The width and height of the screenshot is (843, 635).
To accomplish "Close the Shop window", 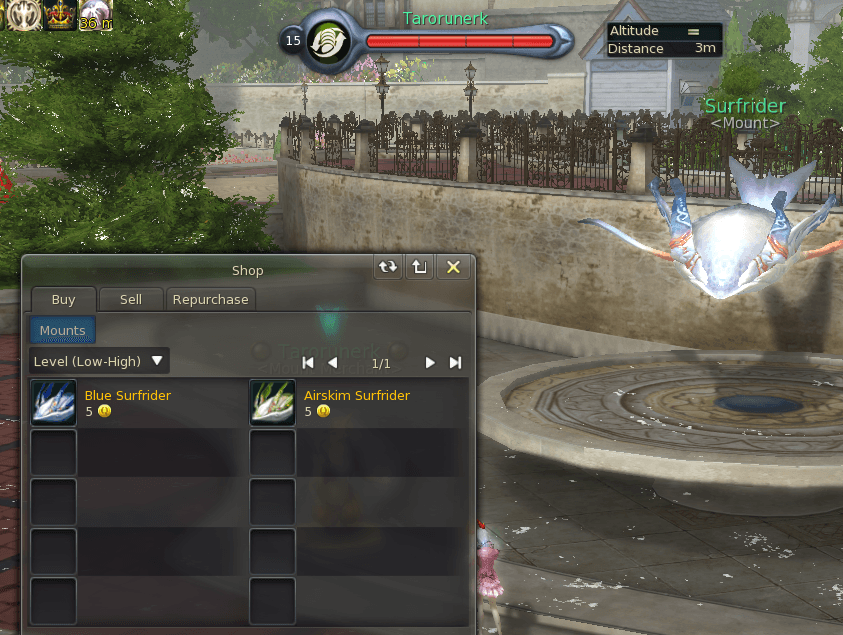I will click(453, 267).
